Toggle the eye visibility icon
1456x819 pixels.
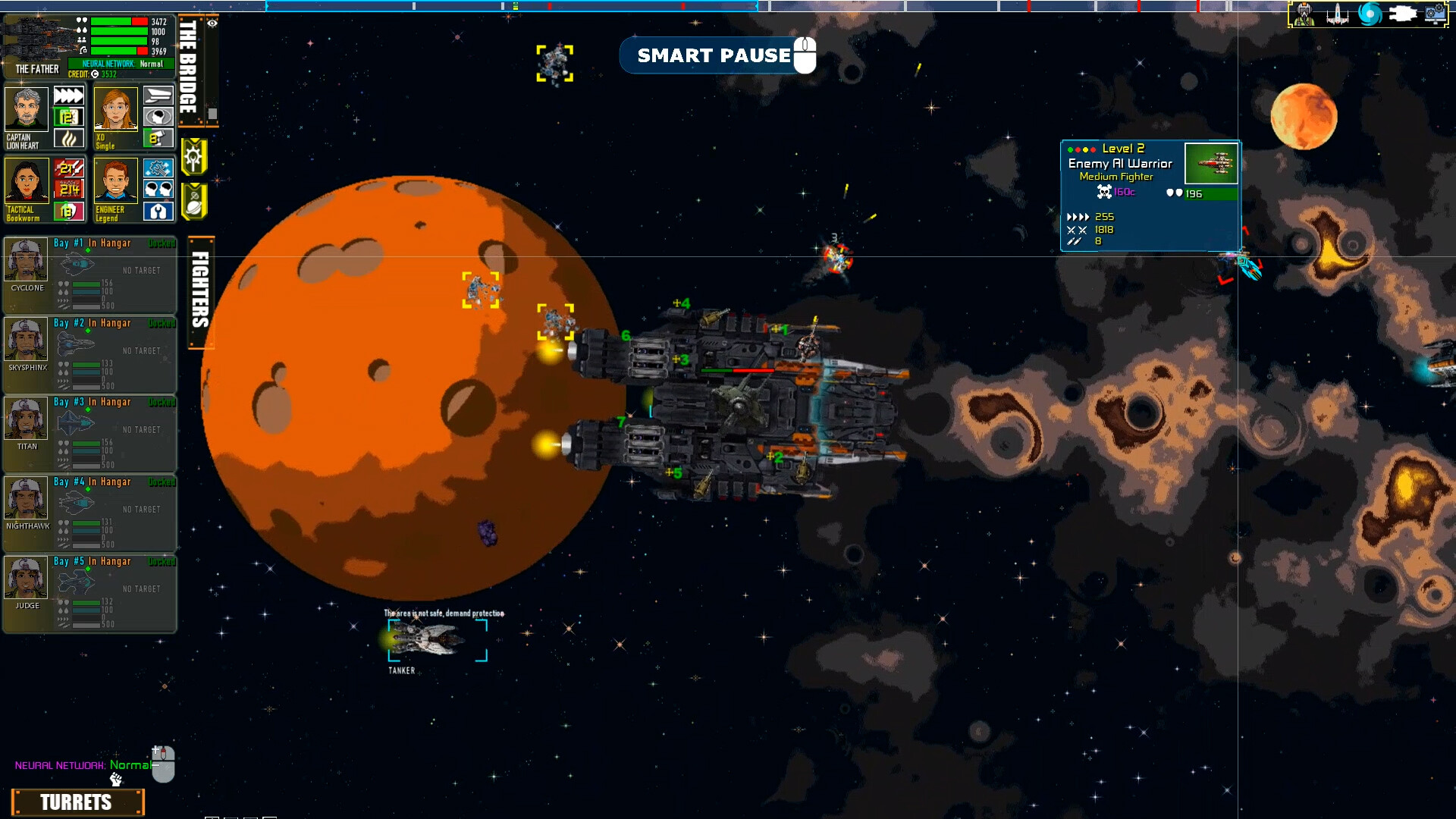(x=212, y=24)
